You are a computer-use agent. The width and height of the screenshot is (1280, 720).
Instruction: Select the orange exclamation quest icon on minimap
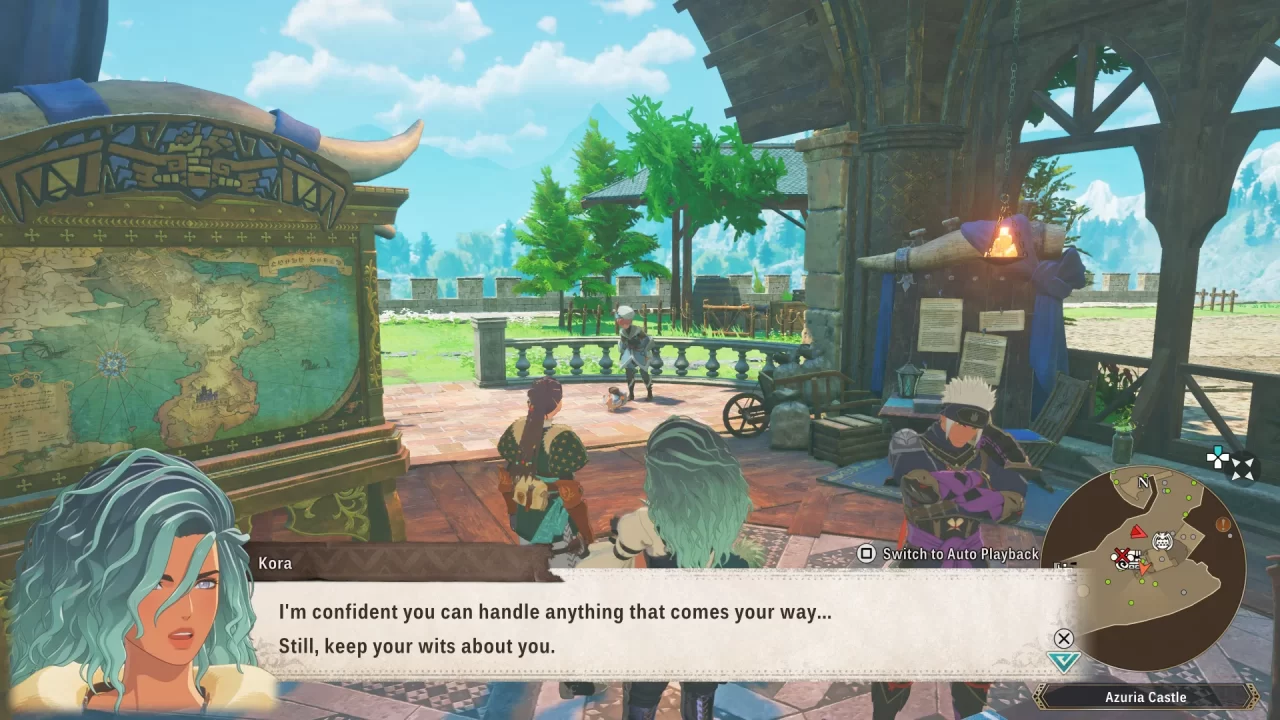pos(1221,524)
